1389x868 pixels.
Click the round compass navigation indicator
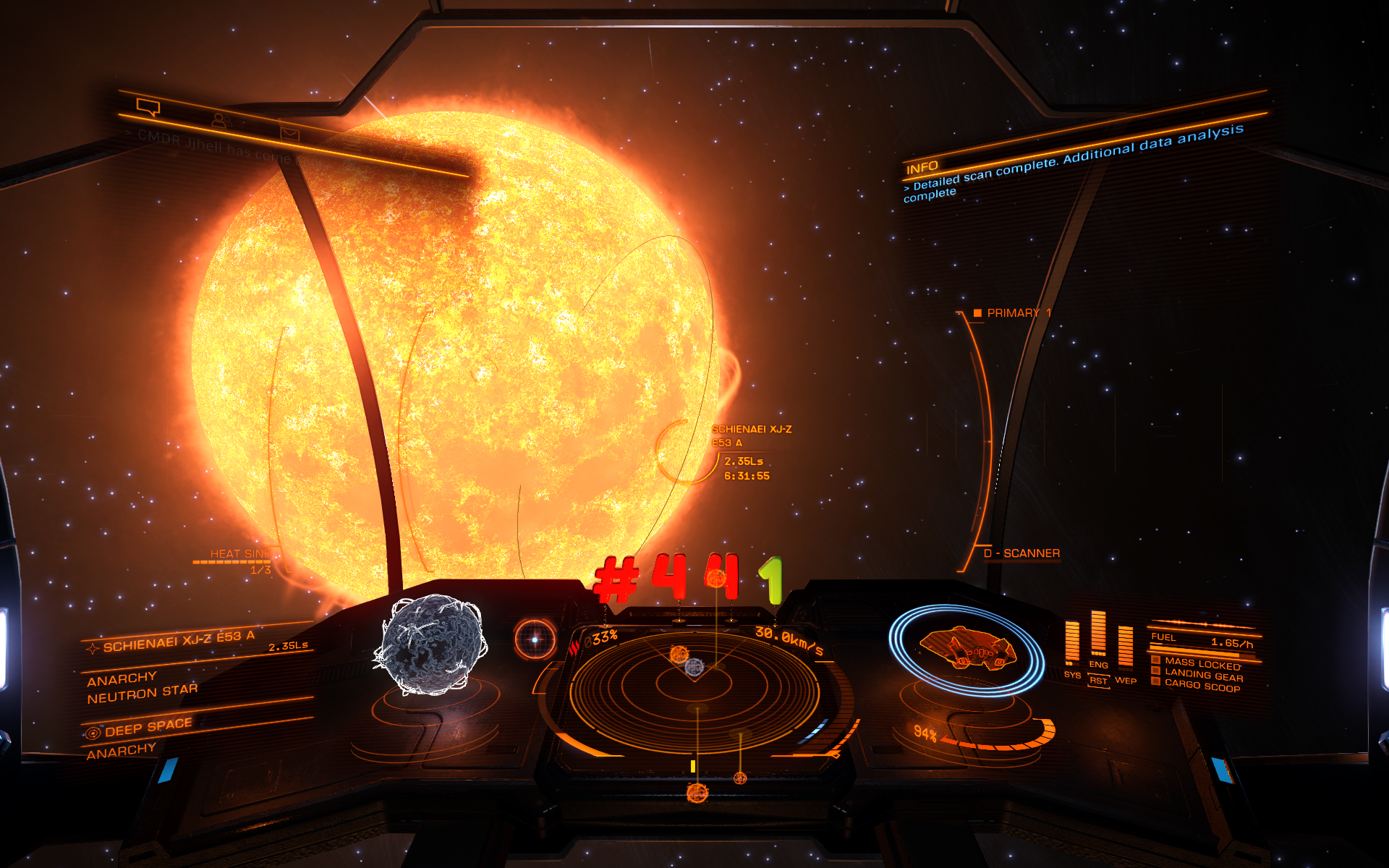click(535, 639)
